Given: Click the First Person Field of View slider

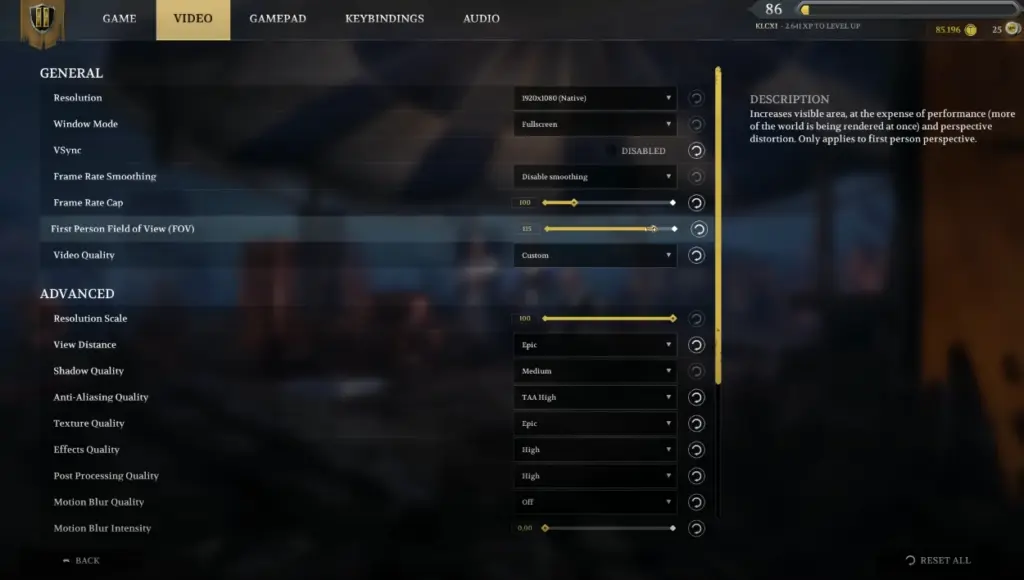Looking at the screenshot, I should click(x=608, y=229).
